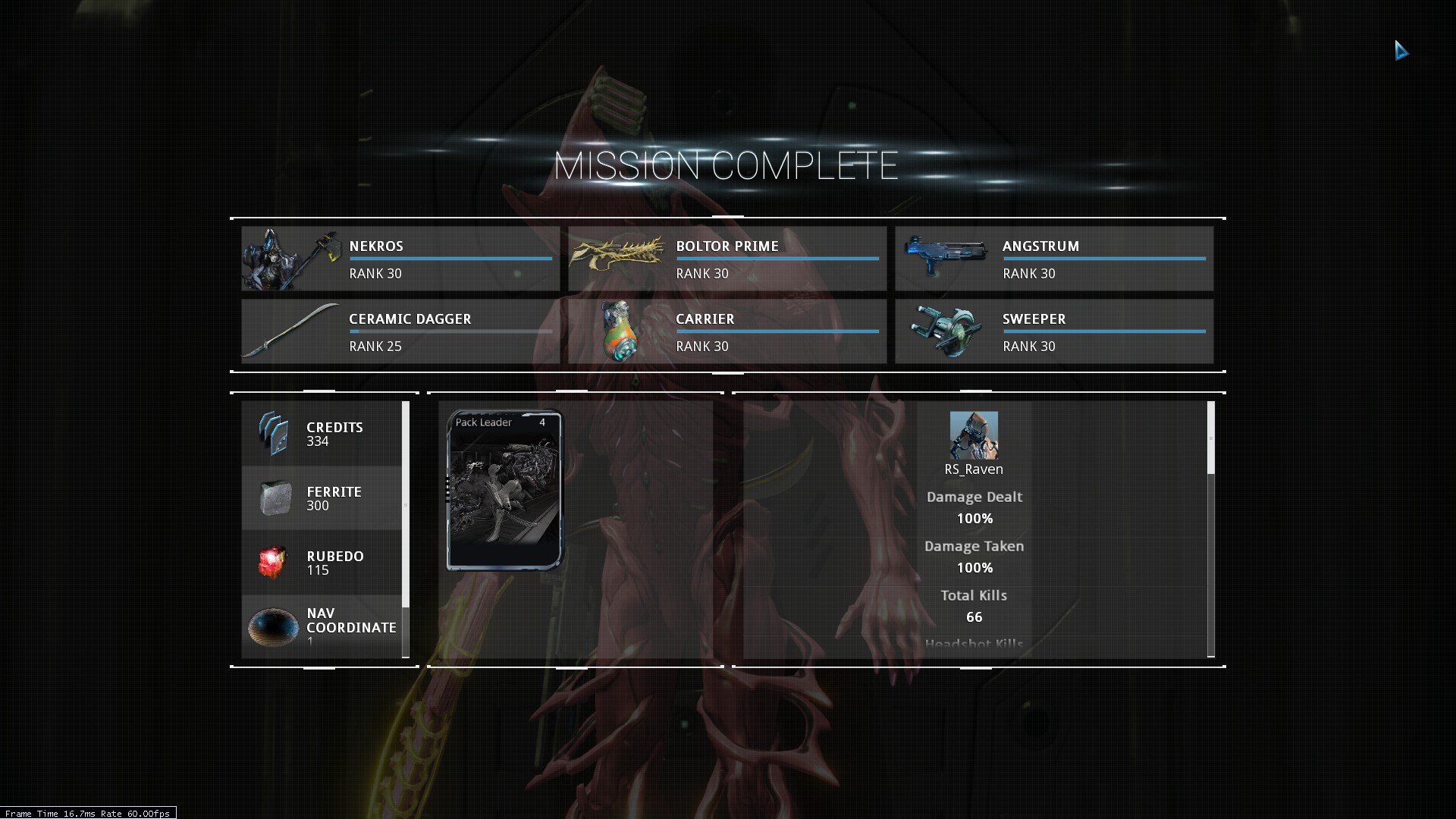Choose the Ferrite reward row
The width and height of the screenshot is (1456, 819).
(x=322, y=498)
